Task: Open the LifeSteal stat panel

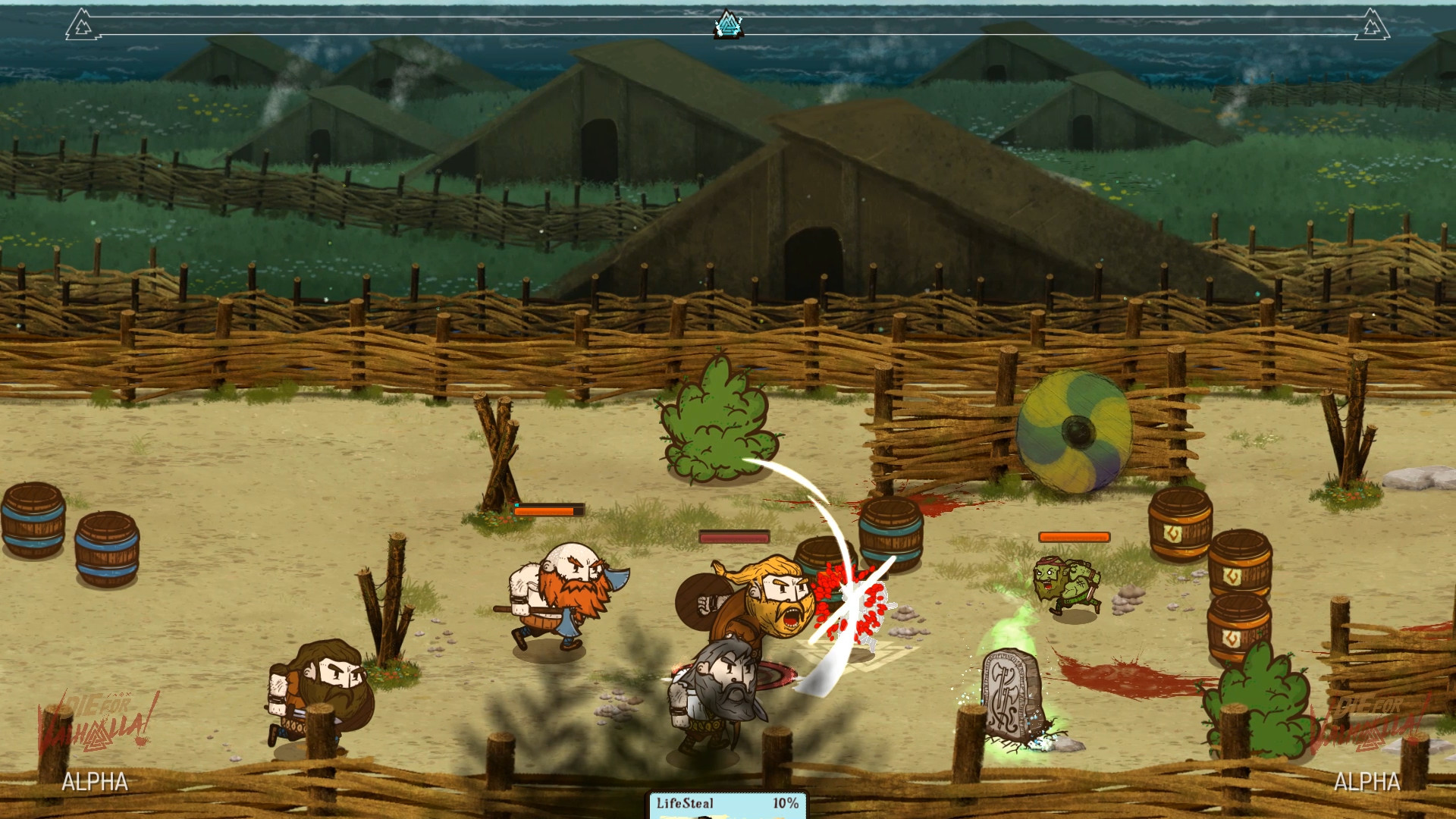Action: (726, 805)
